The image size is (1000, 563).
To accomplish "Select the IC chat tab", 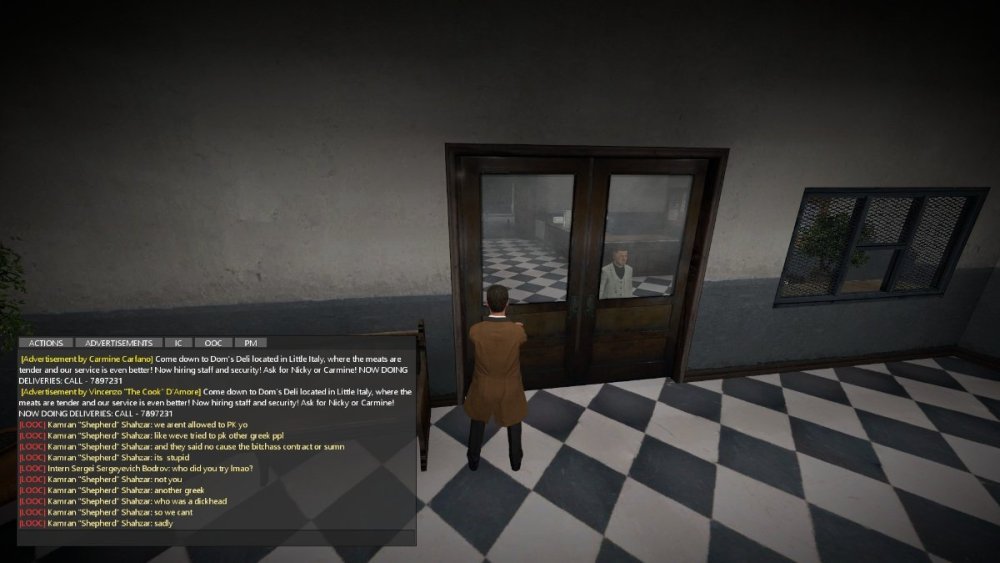I will 178,343.
